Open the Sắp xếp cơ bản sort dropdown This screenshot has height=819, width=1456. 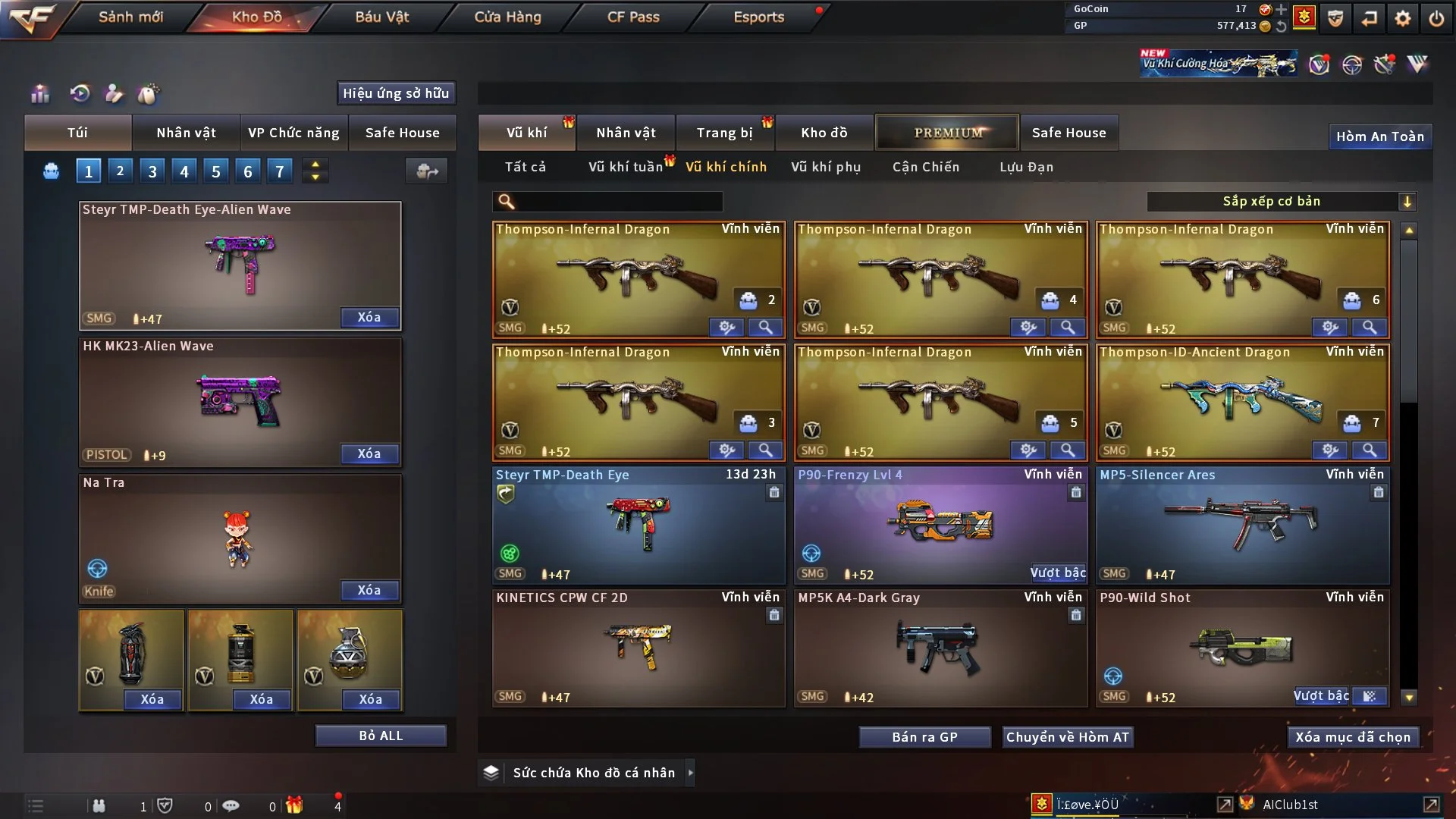[1281, 201]
